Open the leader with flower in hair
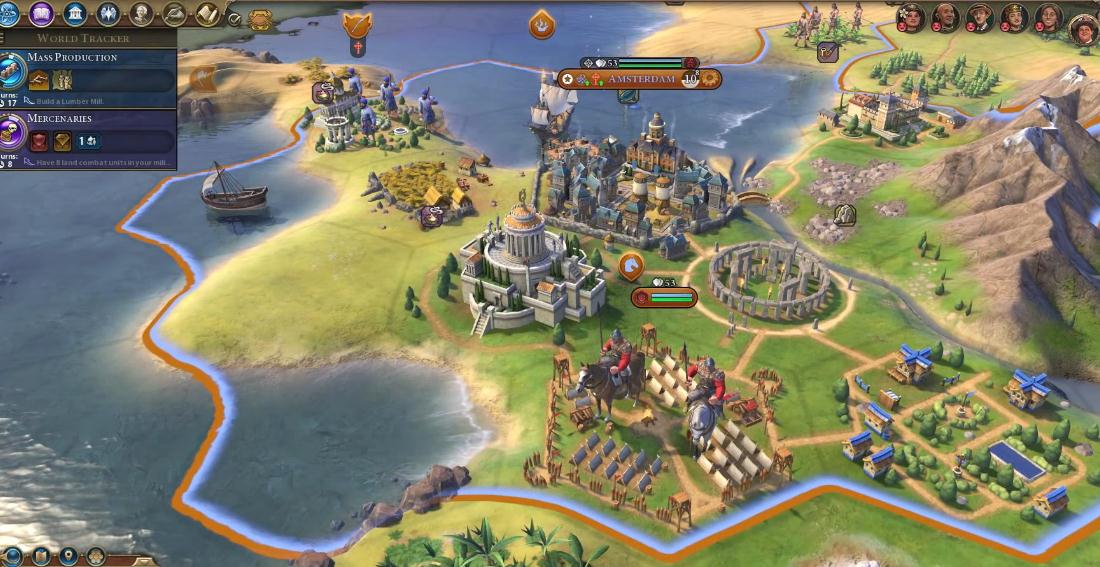This screenshot has width=1100, height=567. [x=911, y=16]
